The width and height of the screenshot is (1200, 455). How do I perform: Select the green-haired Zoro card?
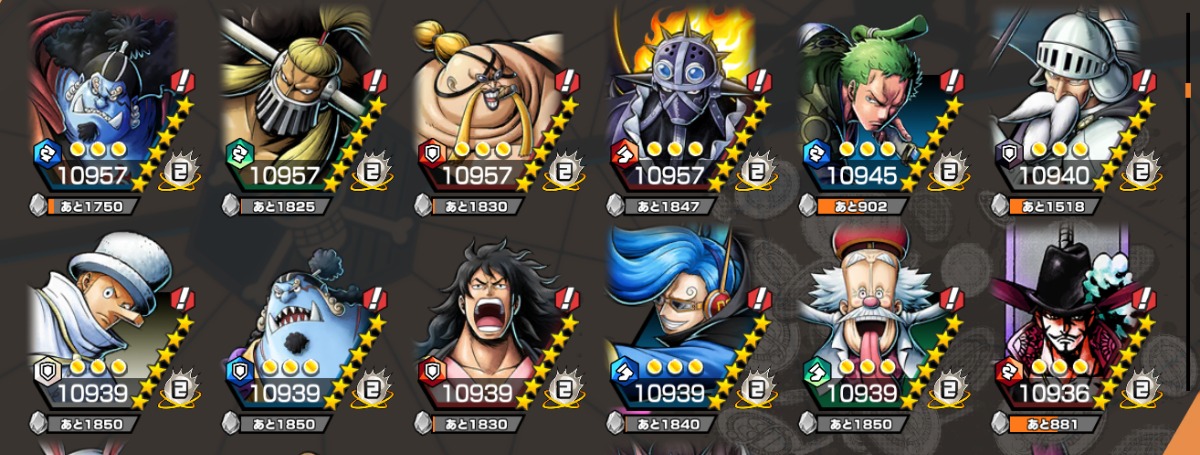pyautogui.click(x=875, y=100)
